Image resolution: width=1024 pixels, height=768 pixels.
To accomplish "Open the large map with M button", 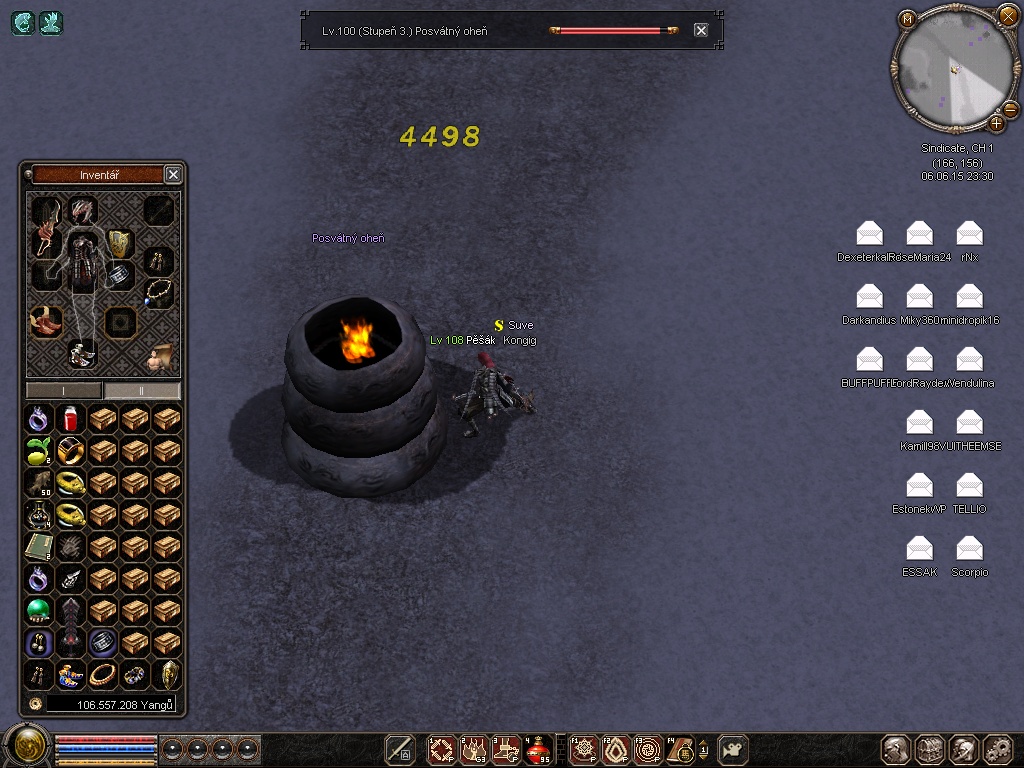I will (907, 19).
